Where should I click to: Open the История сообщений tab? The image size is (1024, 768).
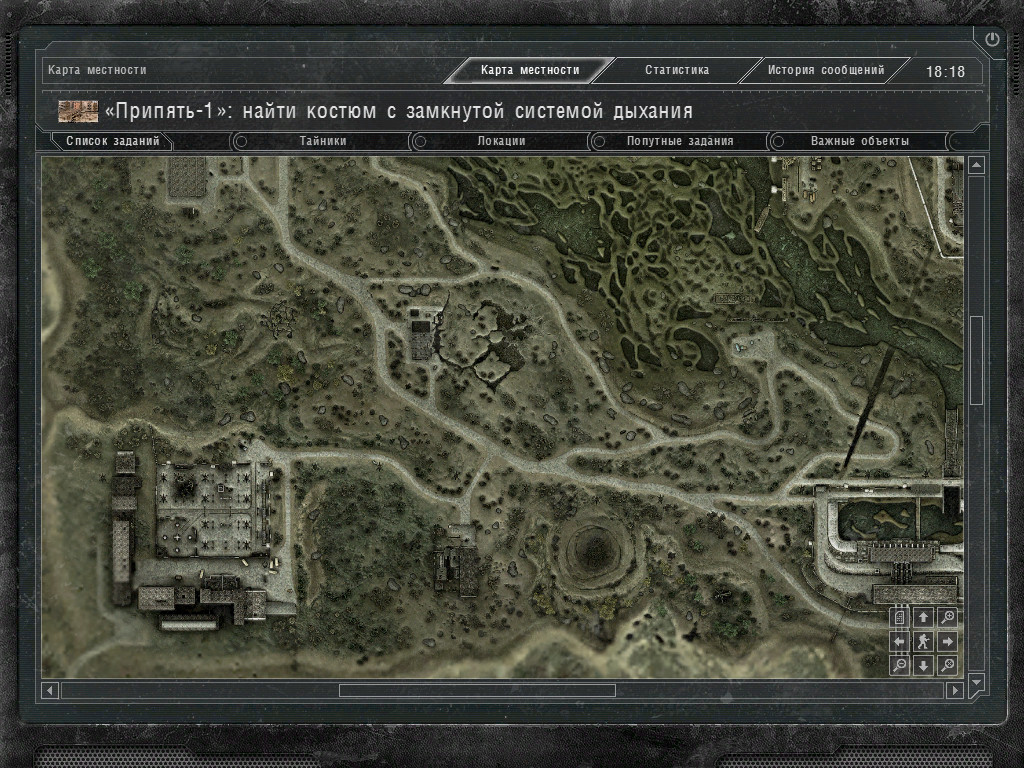pos(826,71)
